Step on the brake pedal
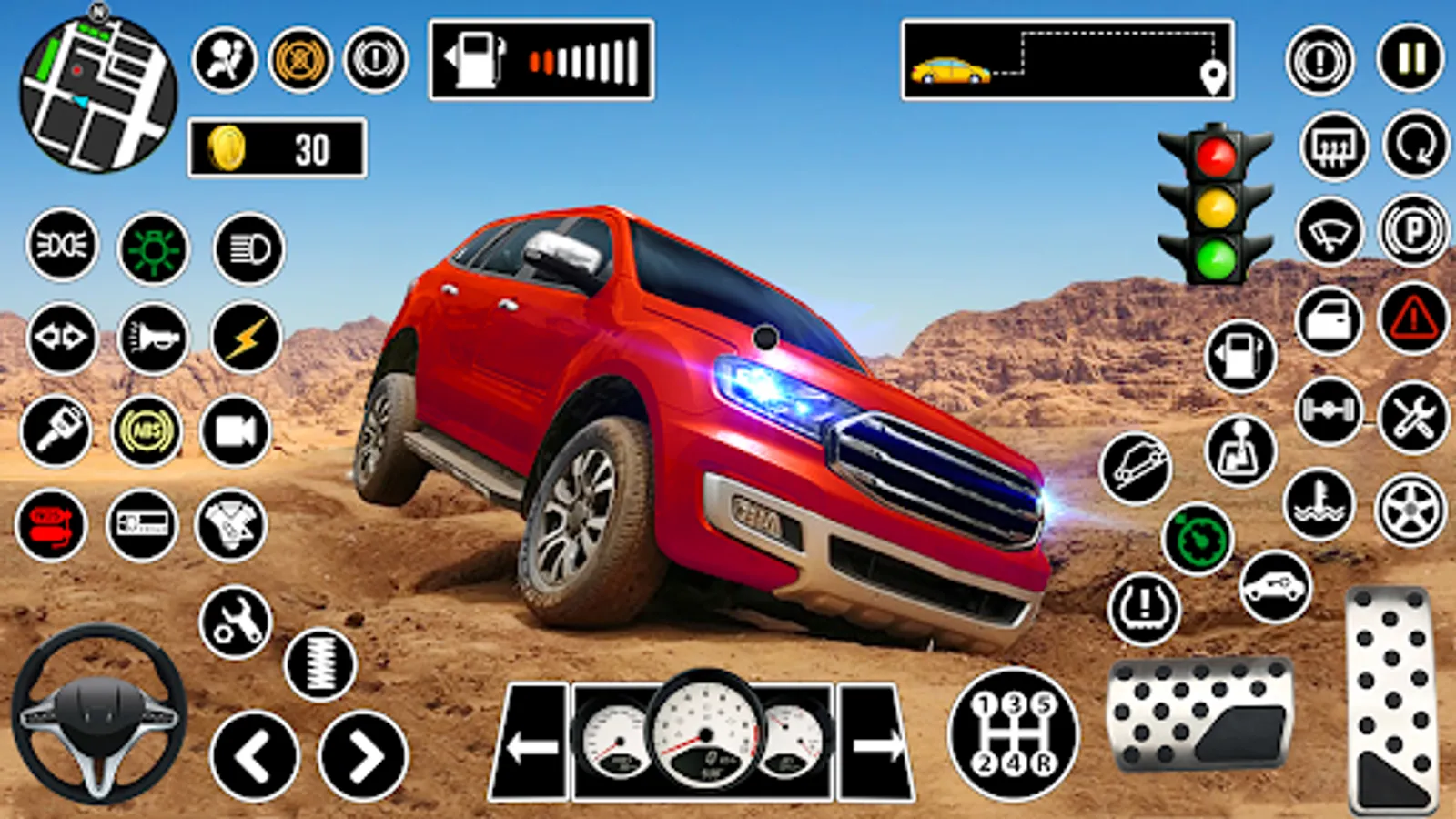Viewport: 1456px width, 819px height. [x=1201, y=714]
